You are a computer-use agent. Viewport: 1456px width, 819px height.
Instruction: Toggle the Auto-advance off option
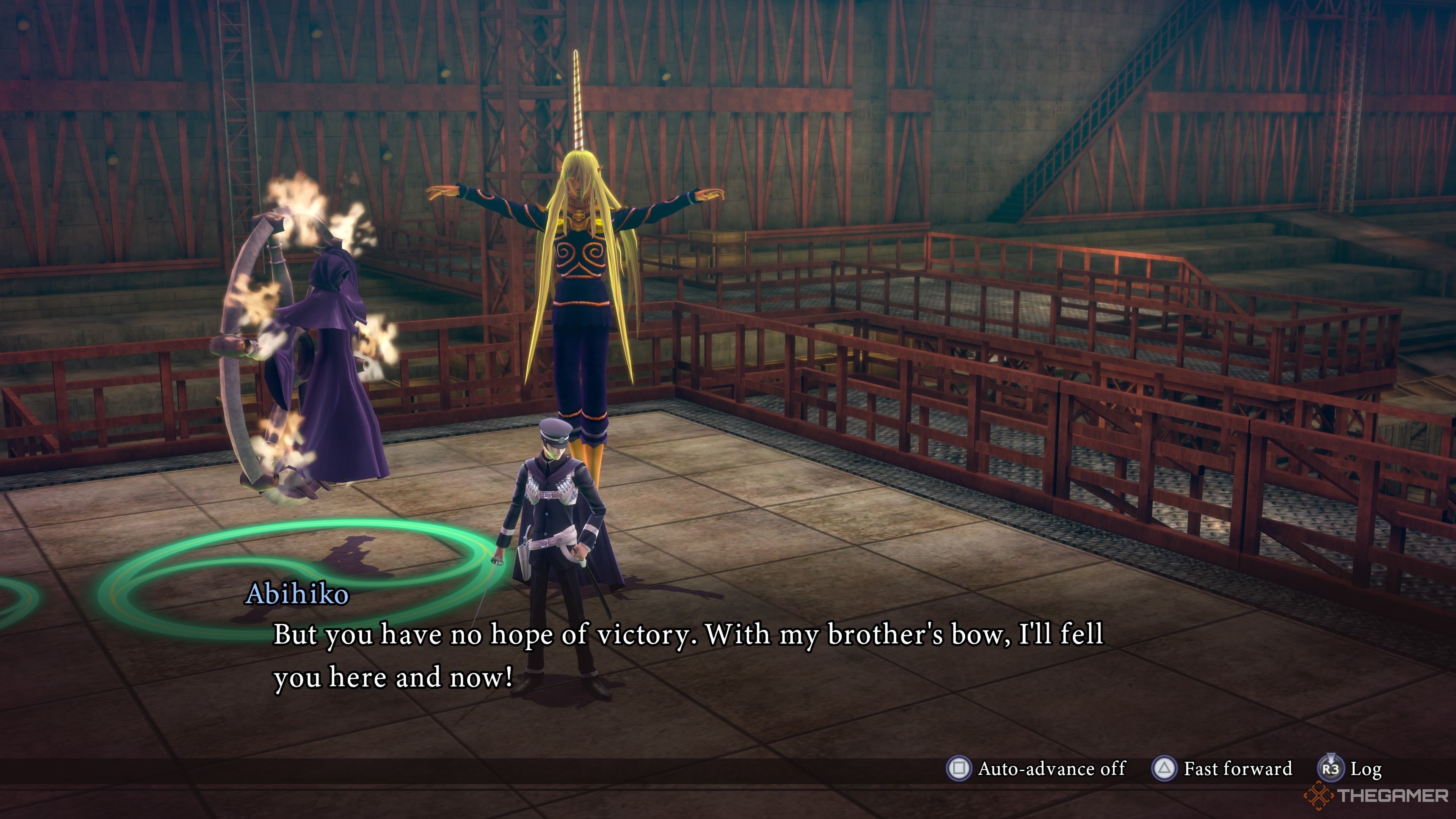pyautogui.click(x=1036, y=769)
